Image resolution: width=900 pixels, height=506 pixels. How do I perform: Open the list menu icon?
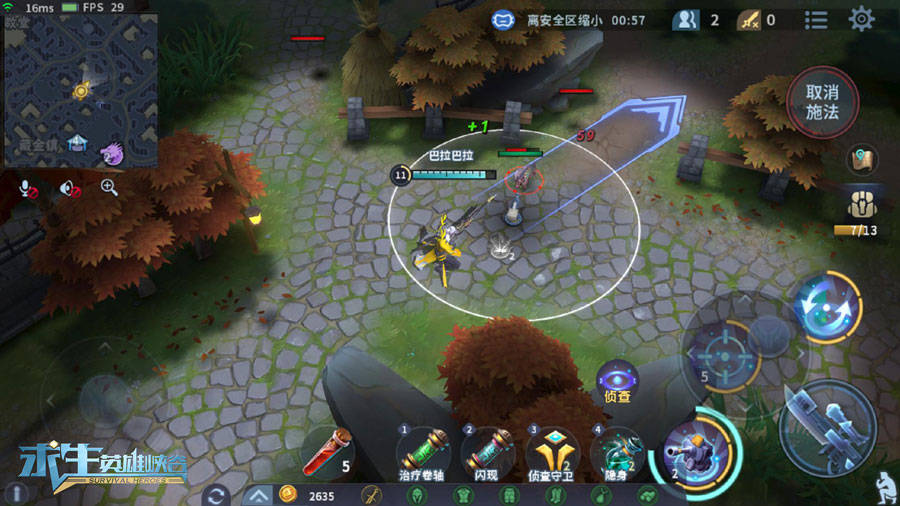coord(816,20)
